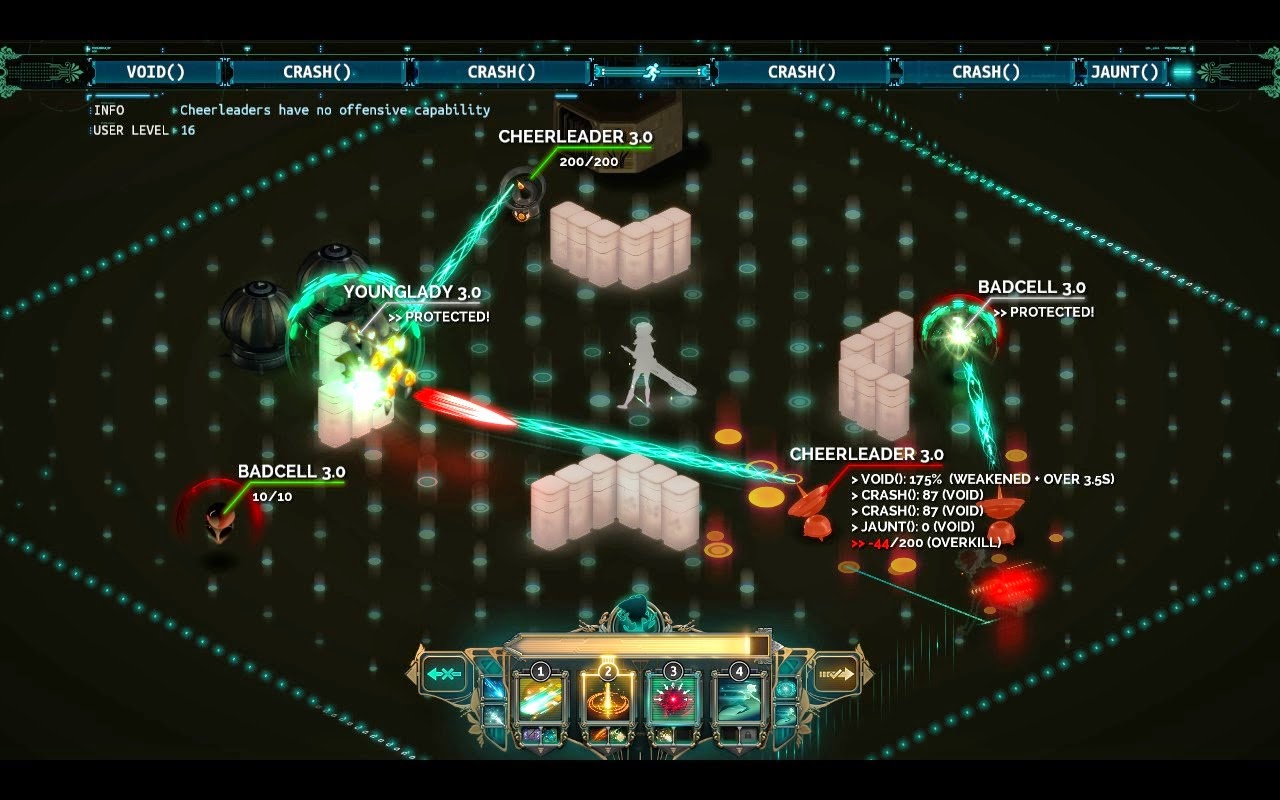Click the locked upgrade socket beneath slot 4
This screenshot has width=1280, height=800.
(x=747, y=735)
